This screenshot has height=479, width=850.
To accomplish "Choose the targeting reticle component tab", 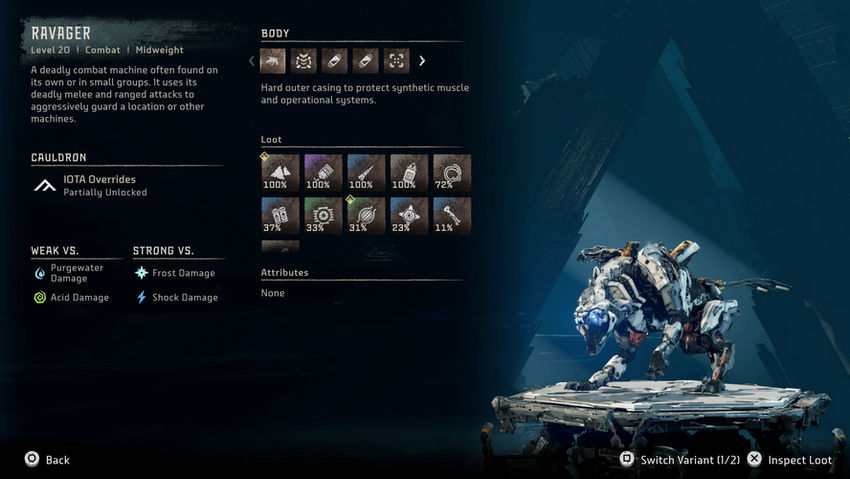I will (397, 61).
